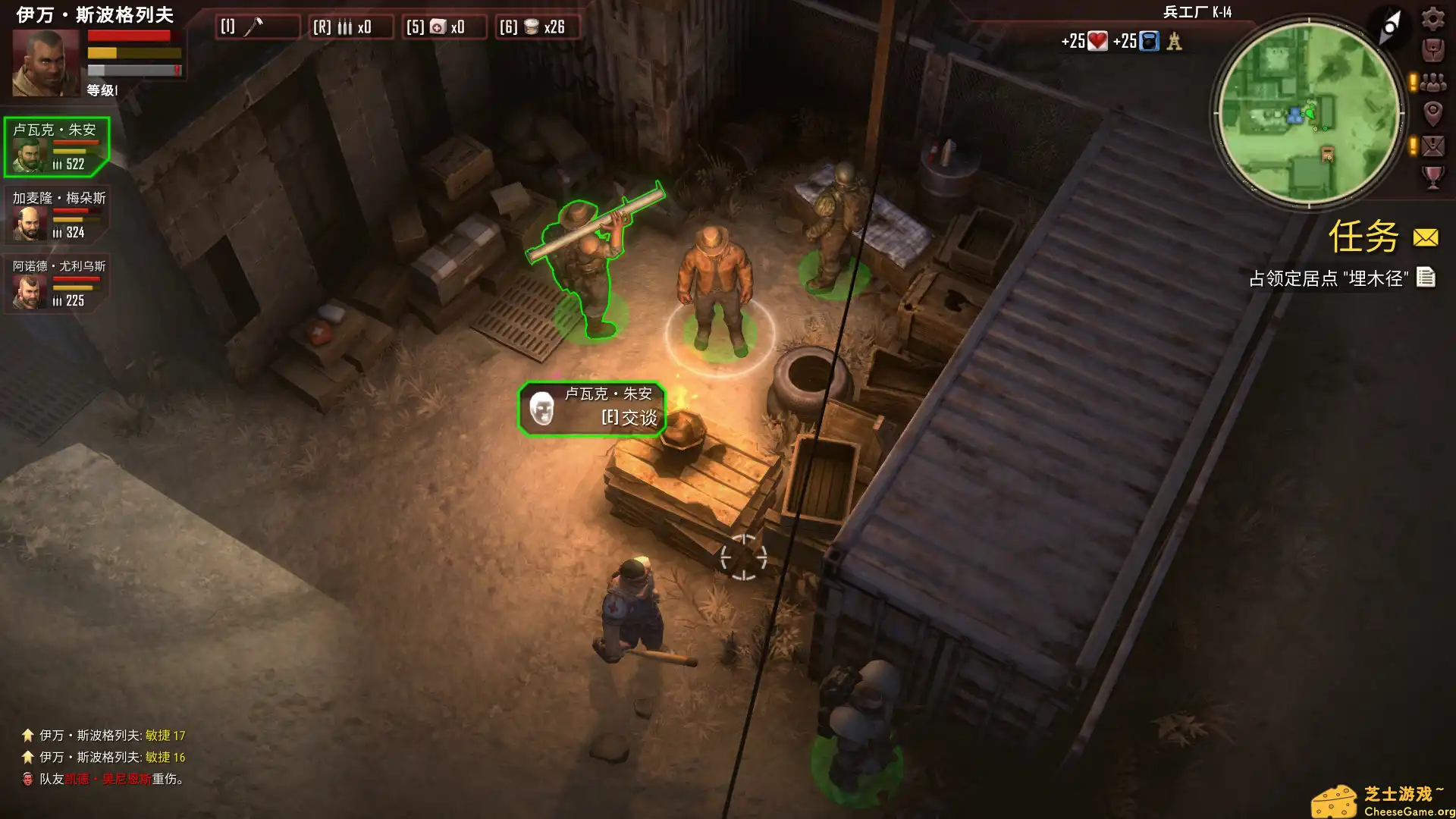Click the yellow mail icon beside 任务
The height and width of the screenshot is (819, 1456).
point(1424,237)
